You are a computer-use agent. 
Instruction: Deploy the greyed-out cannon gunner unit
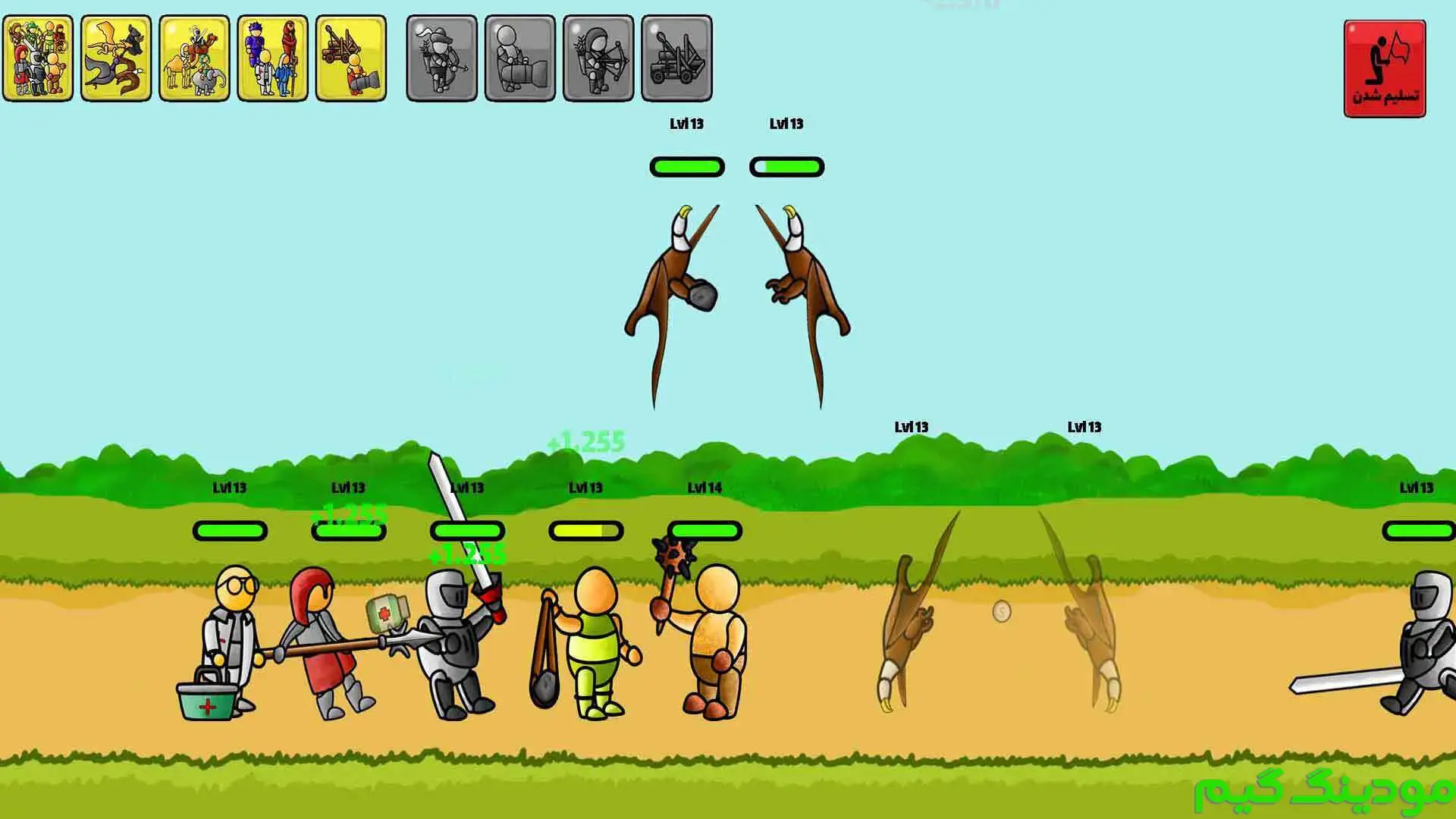[x=519, y=58]
